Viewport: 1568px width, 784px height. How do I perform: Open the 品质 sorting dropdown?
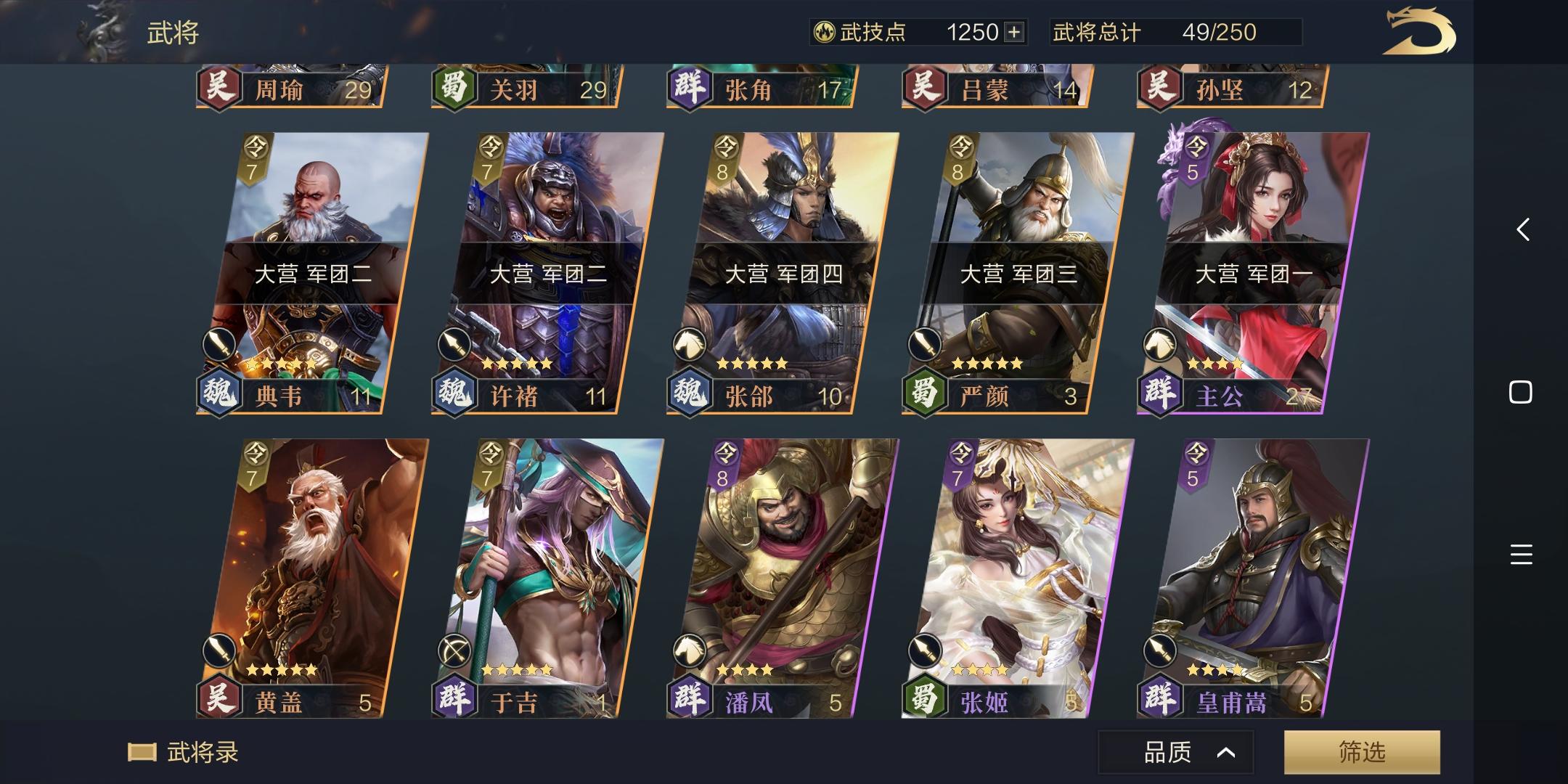click(1176, 752)
